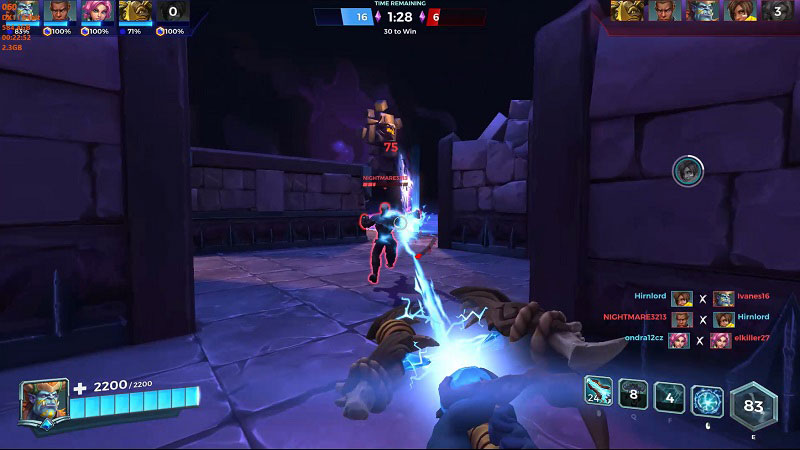Click the round teammate marker icon
The image size is (800, 450).
pyautogui.click(x=687, y=171)
